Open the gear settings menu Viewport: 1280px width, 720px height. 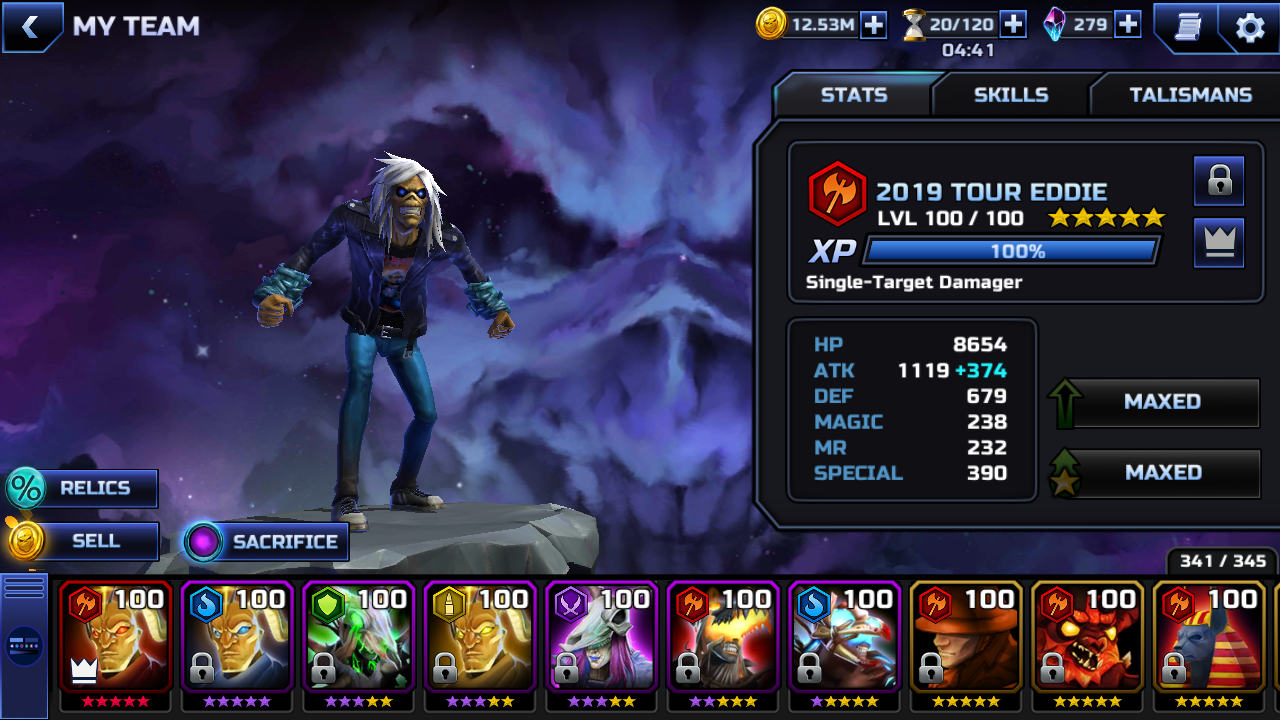point(1250,27)
